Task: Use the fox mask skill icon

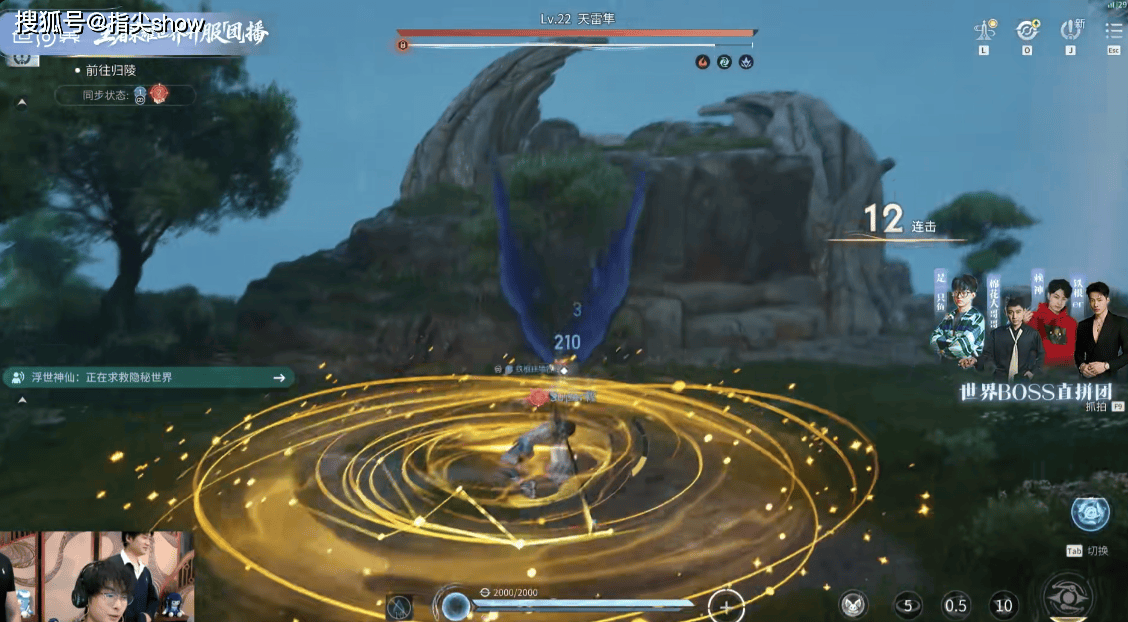Action: [x=852, y=603]
